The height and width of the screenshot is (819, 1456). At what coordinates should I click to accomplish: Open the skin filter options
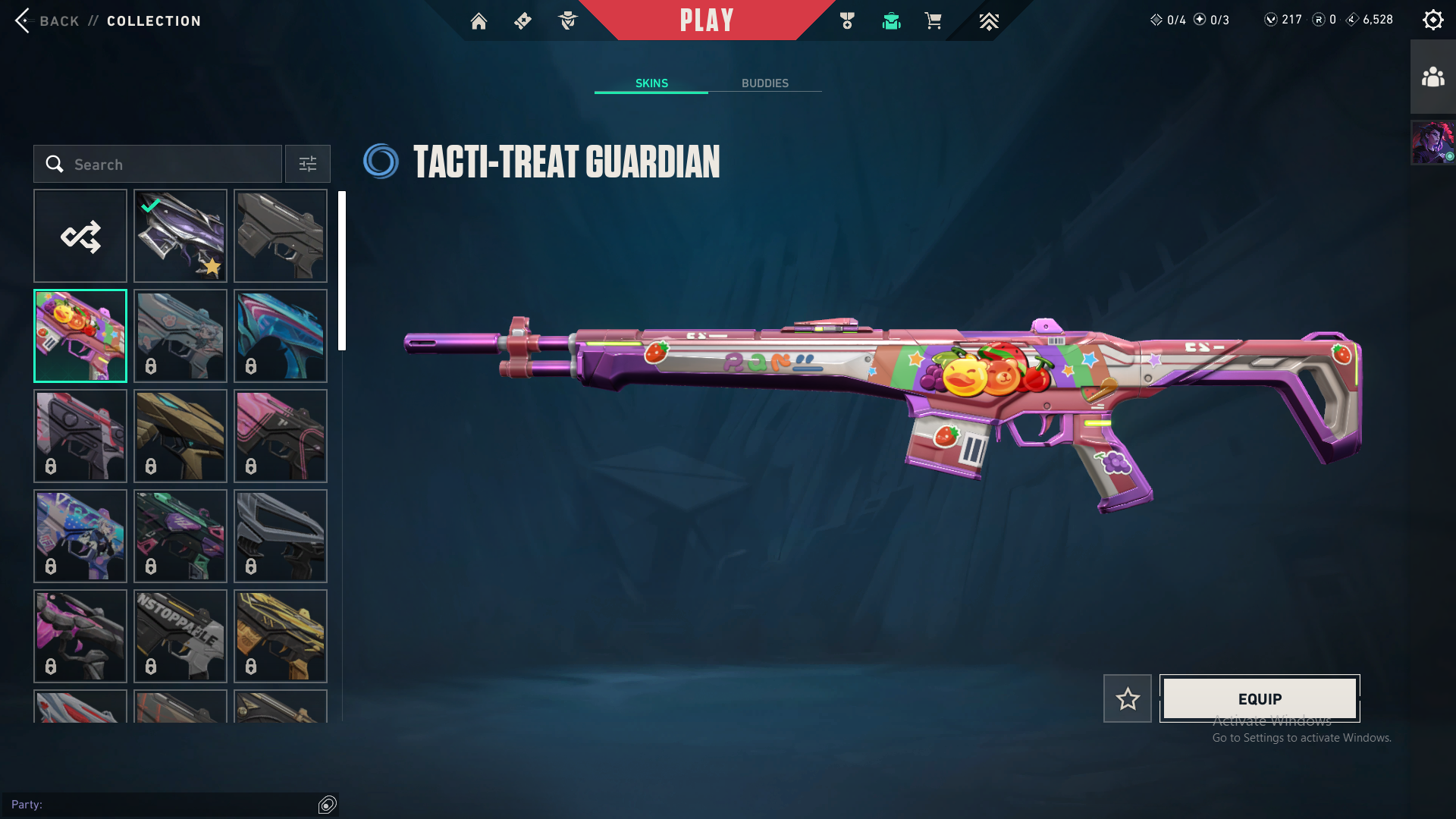click(308, 165)
